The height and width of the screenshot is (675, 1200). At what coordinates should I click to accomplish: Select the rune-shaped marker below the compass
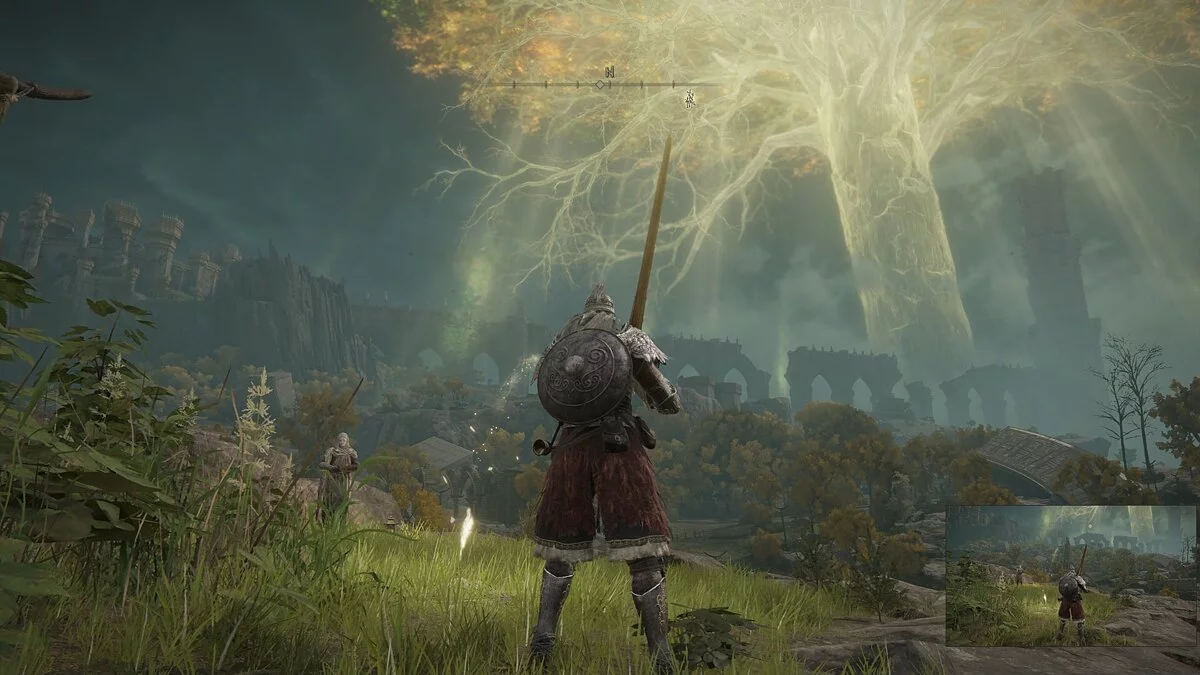(689, 98)
